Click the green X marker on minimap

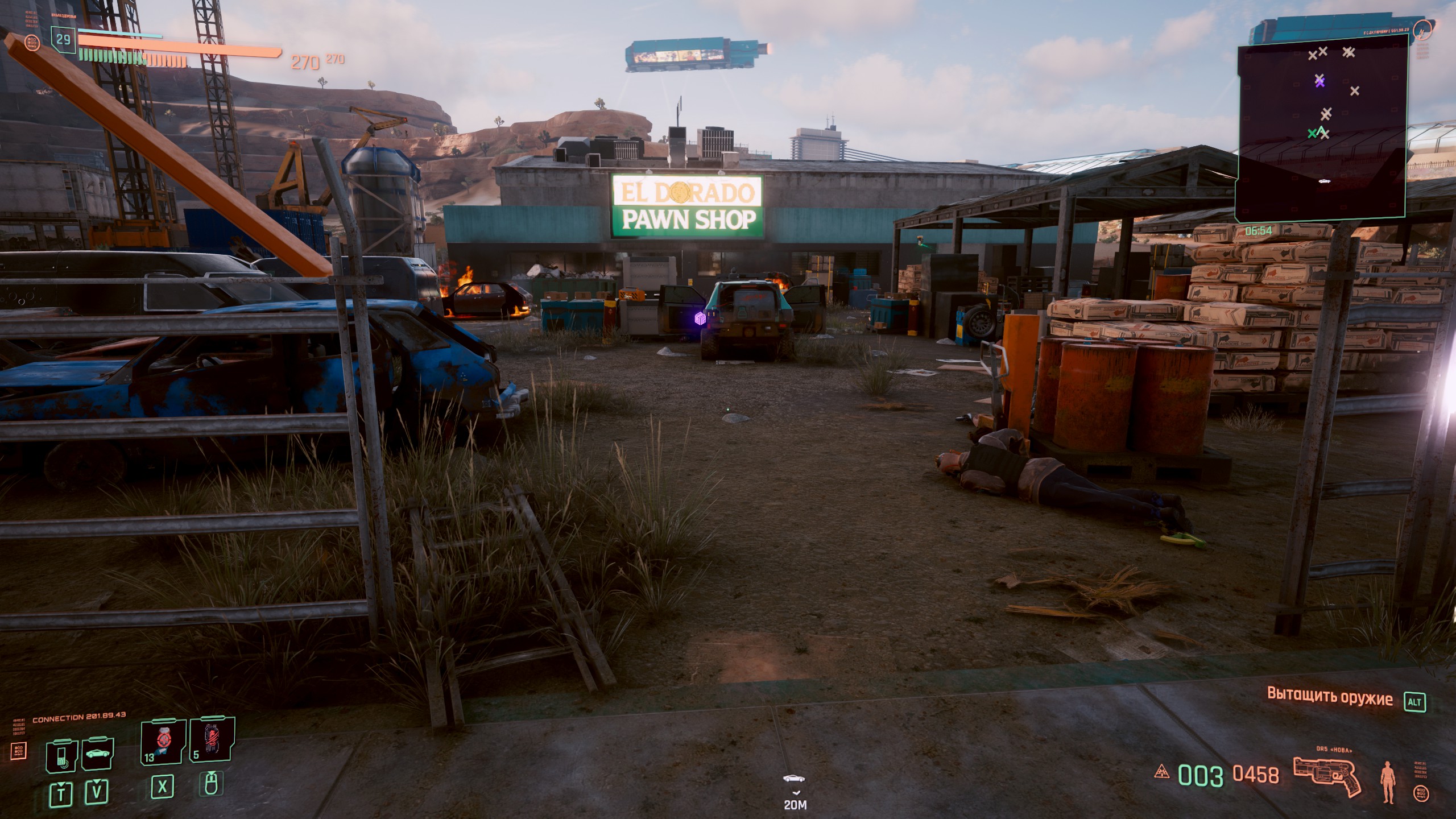coord(1312,134)
